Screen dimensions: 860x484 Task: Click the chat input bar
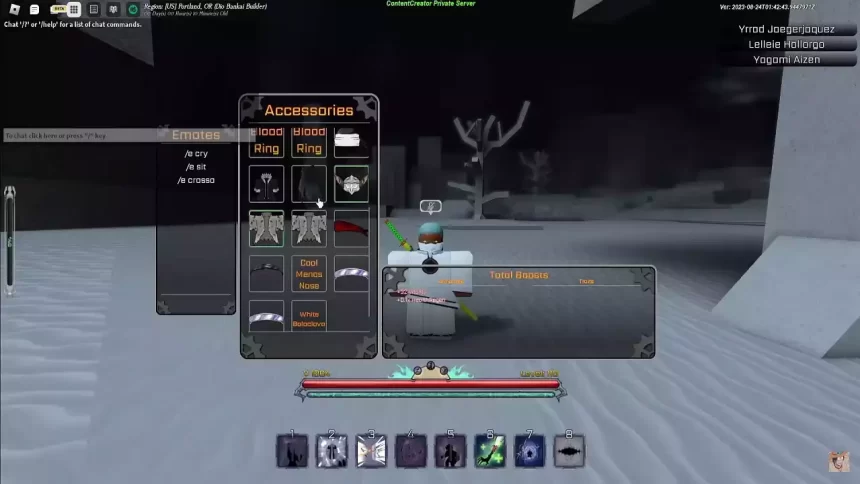[x=80, y=135]
